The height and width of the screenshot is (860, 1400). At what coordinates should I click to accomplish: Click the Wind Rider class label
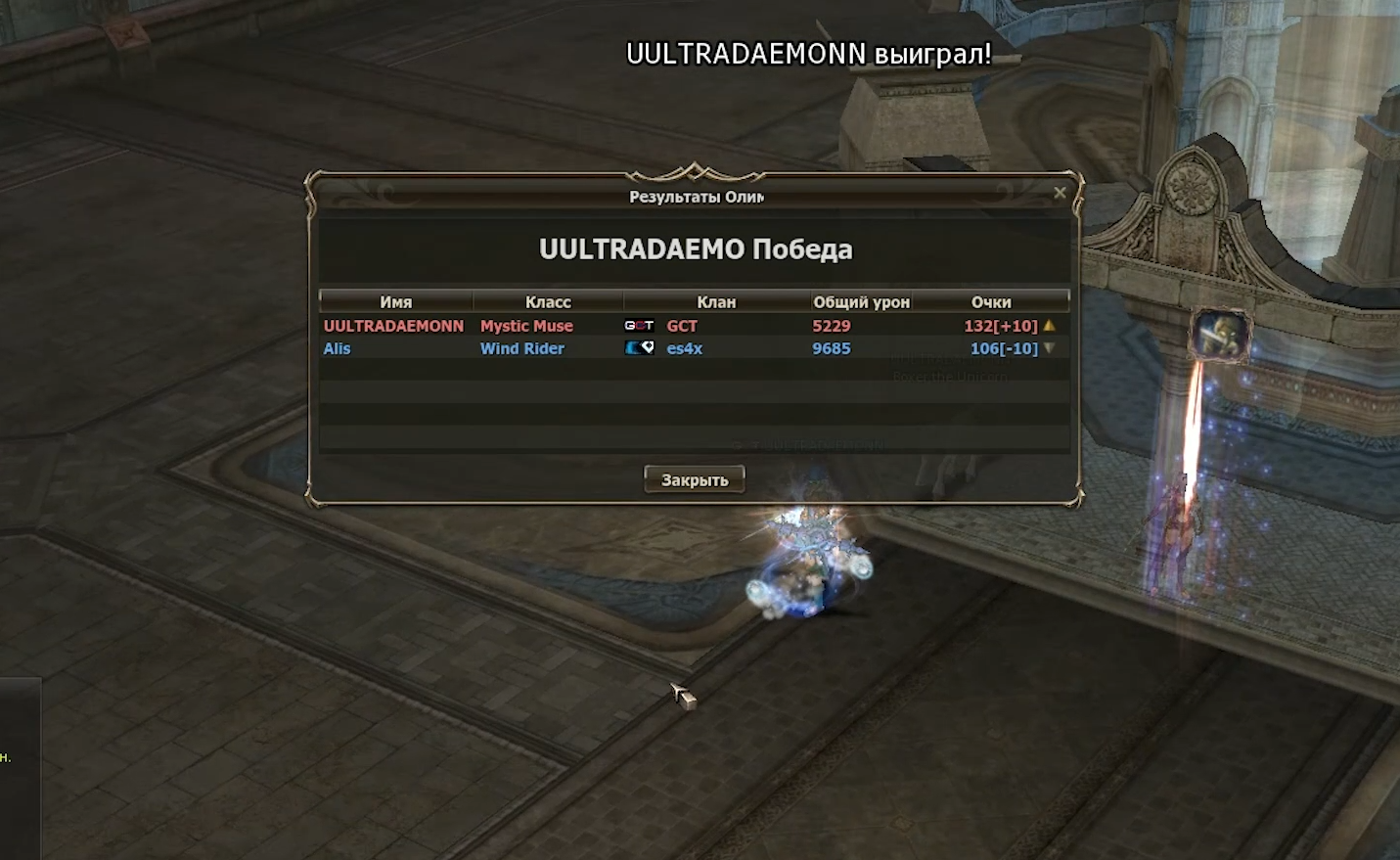pyautogui.click(x=521, y=348)
